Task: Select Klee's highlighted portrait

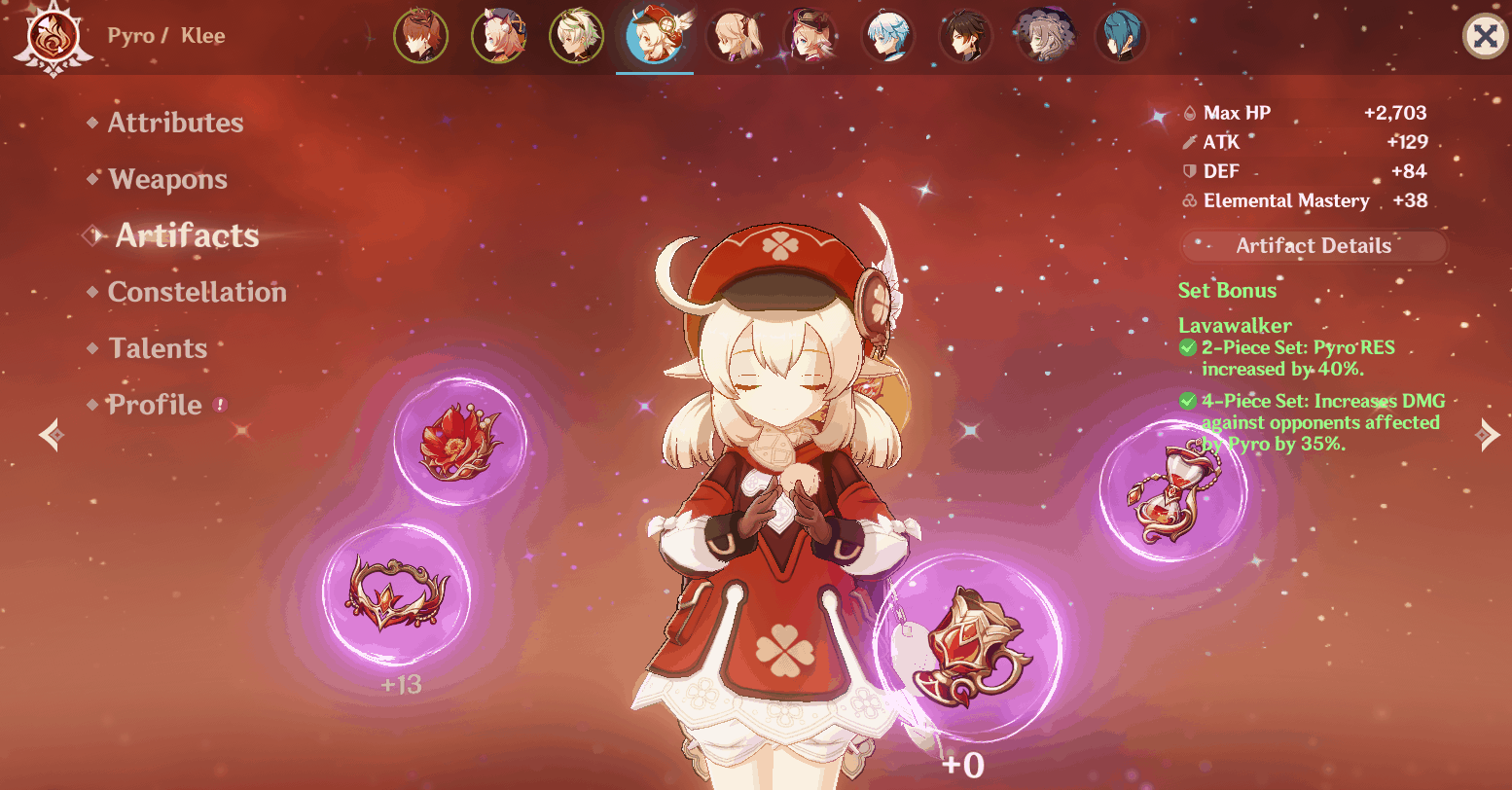Action: (x=655, y=36)
